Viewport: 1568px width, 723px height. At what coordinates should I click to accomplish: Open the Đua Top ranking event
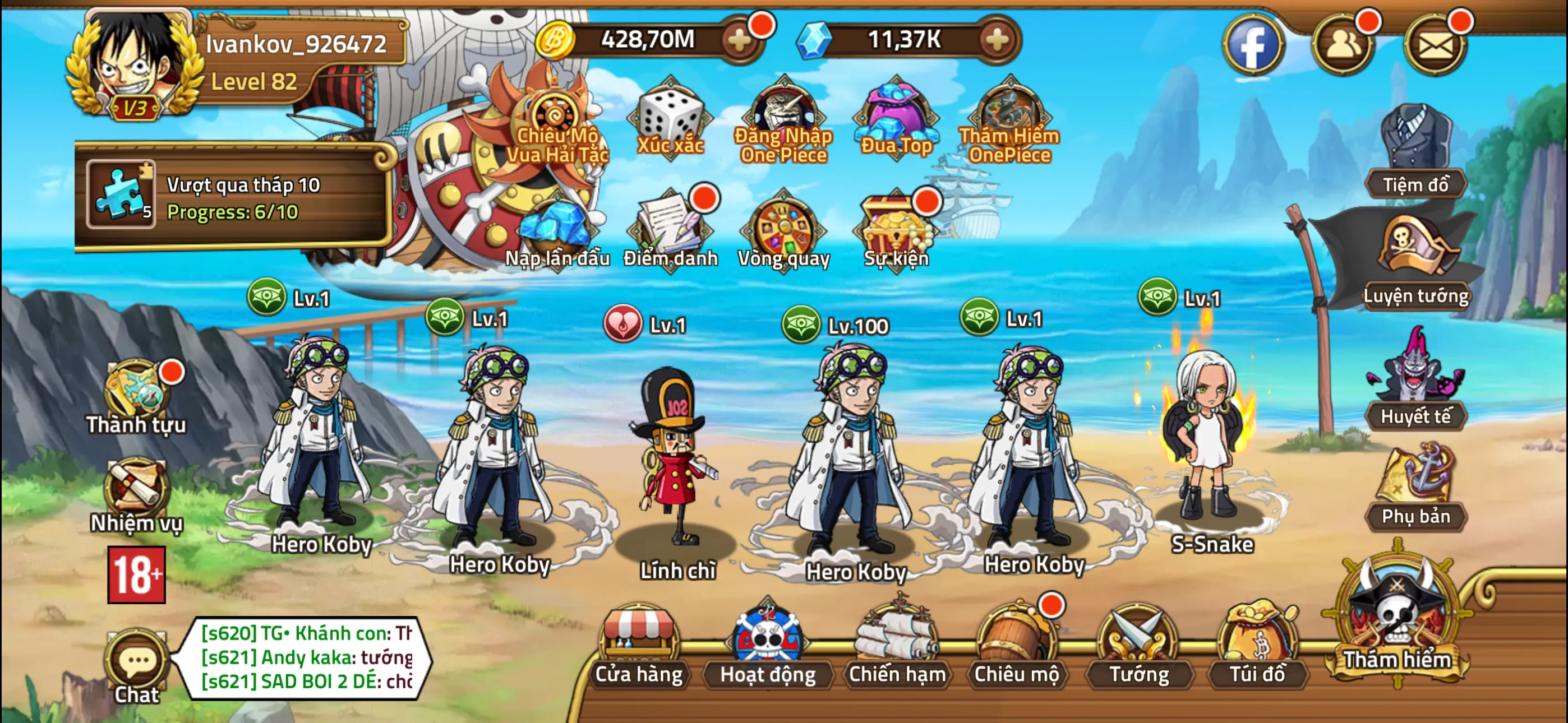click(x=893, y=113)
